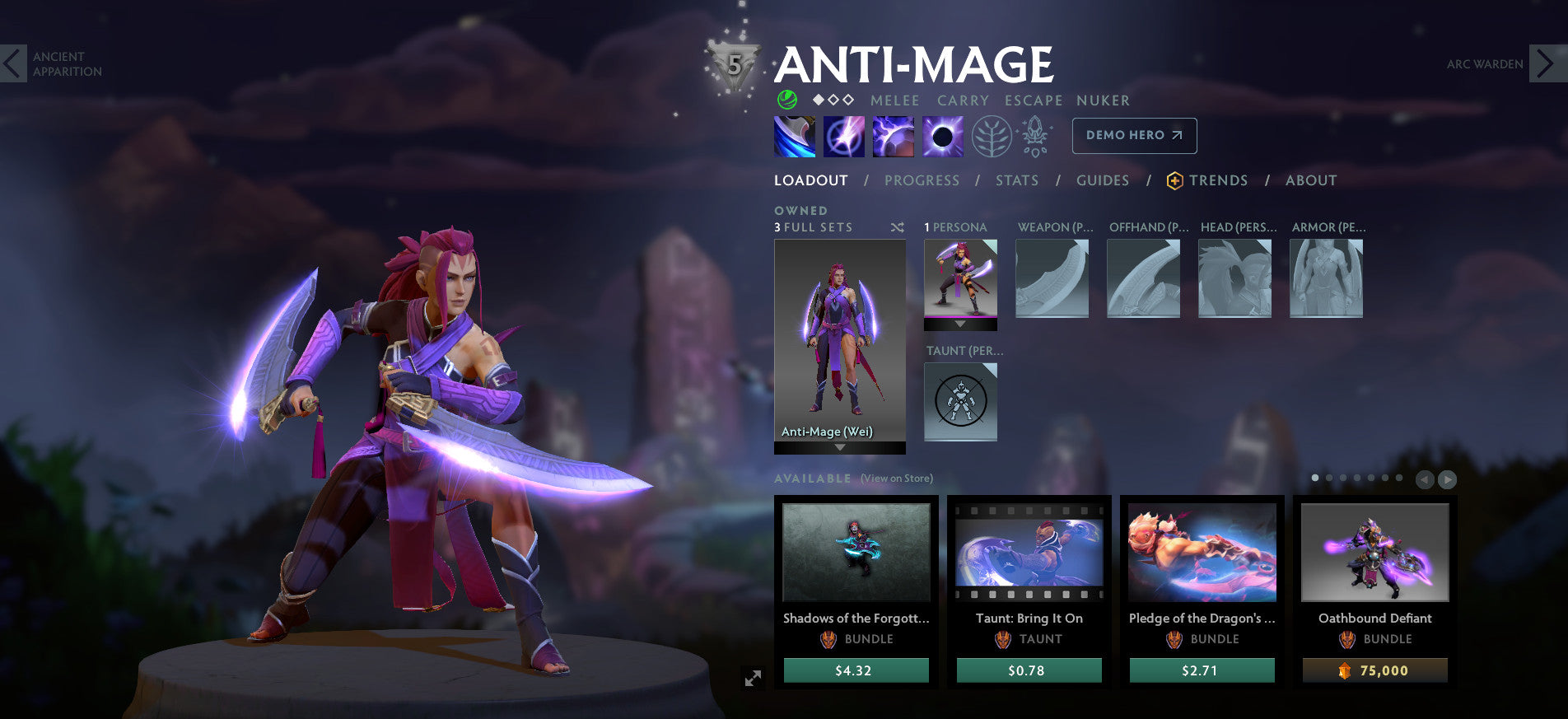Open the STATS tab
Screen dimensions: 1568x719
pyautogui.click(x=1016, y=180)
